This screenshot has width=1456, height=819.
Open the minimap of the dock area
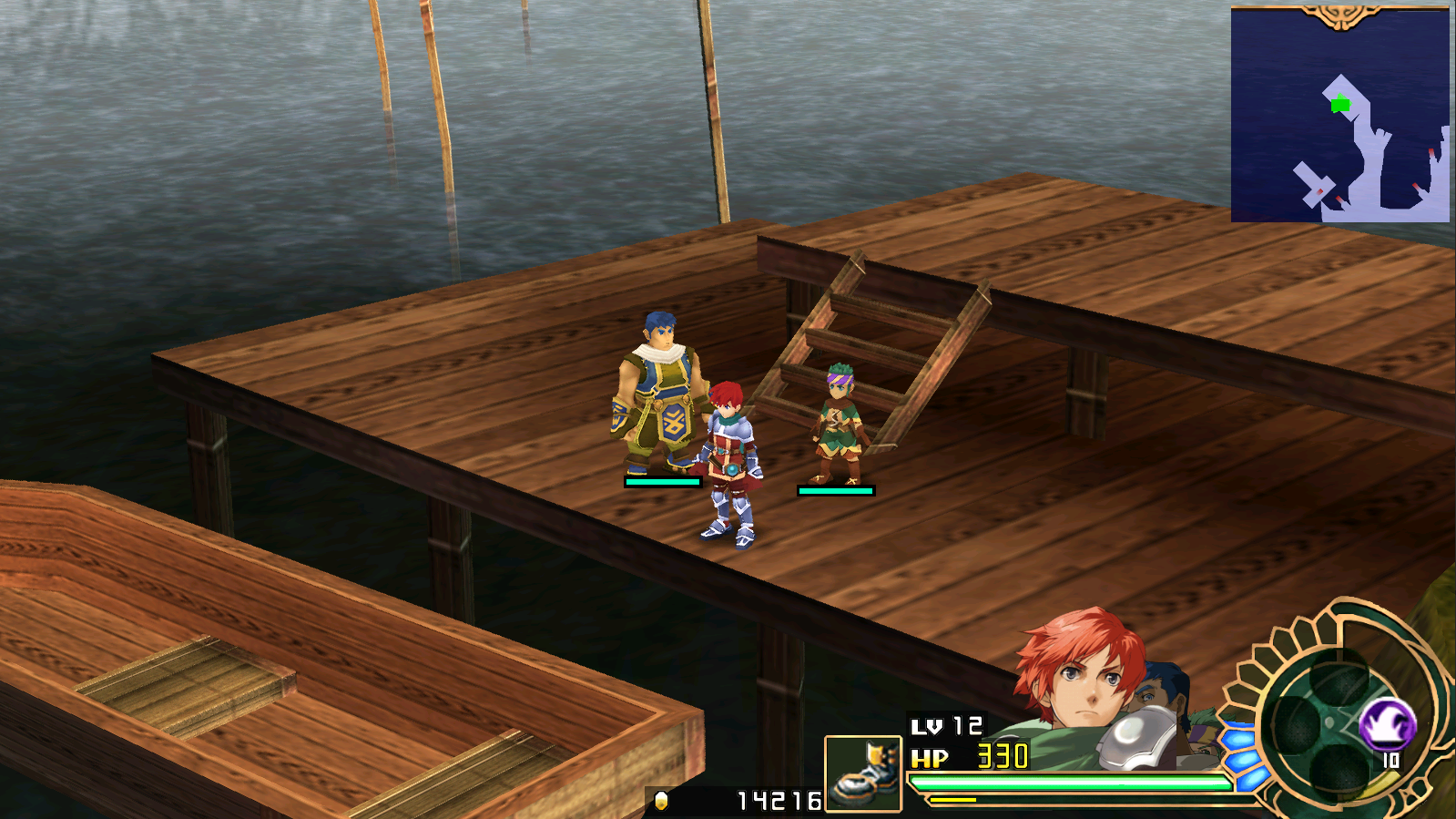pos(1339,115)
